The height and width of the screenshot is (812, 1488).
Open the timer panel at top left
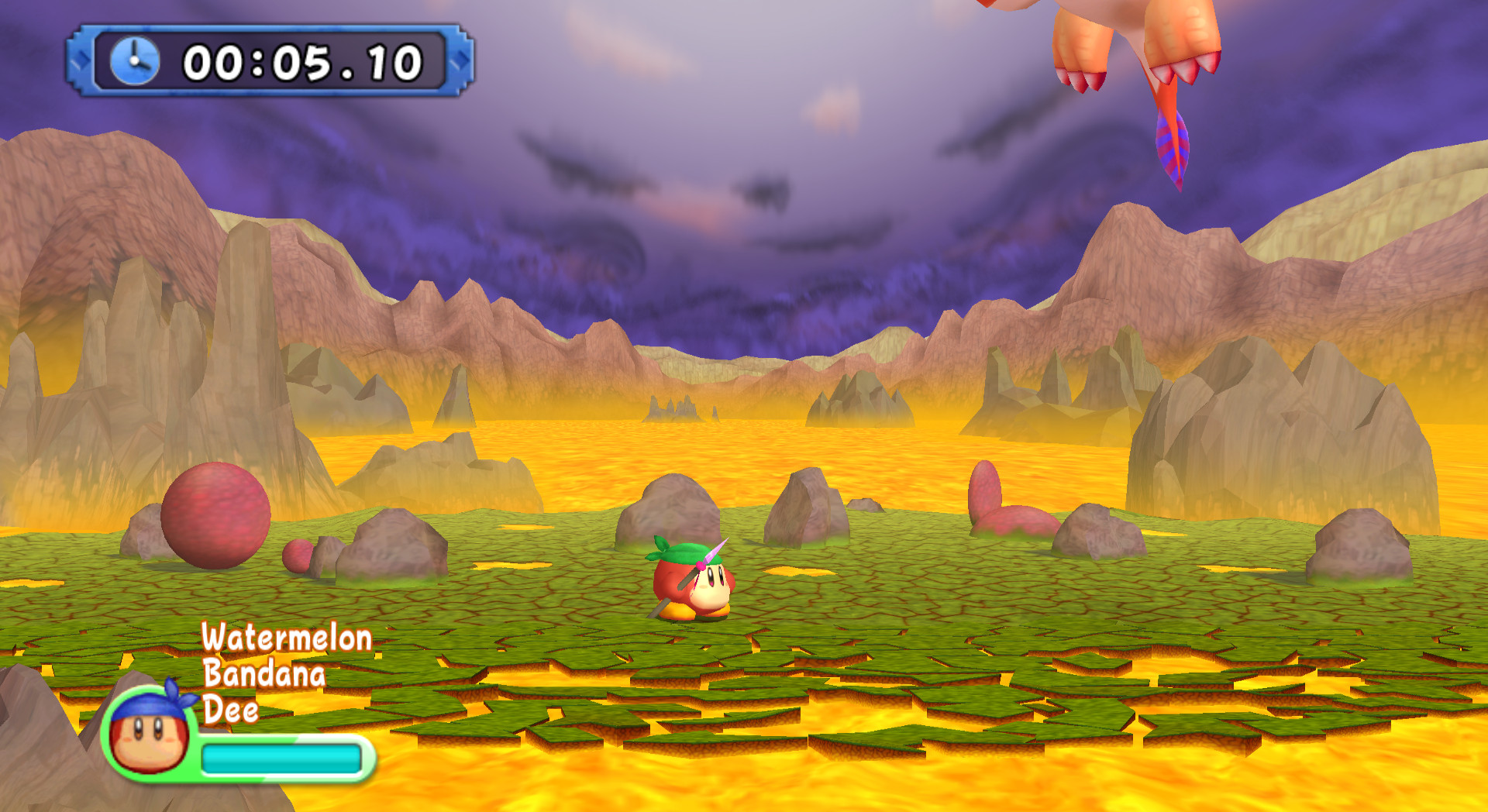[x=267, y=62]
